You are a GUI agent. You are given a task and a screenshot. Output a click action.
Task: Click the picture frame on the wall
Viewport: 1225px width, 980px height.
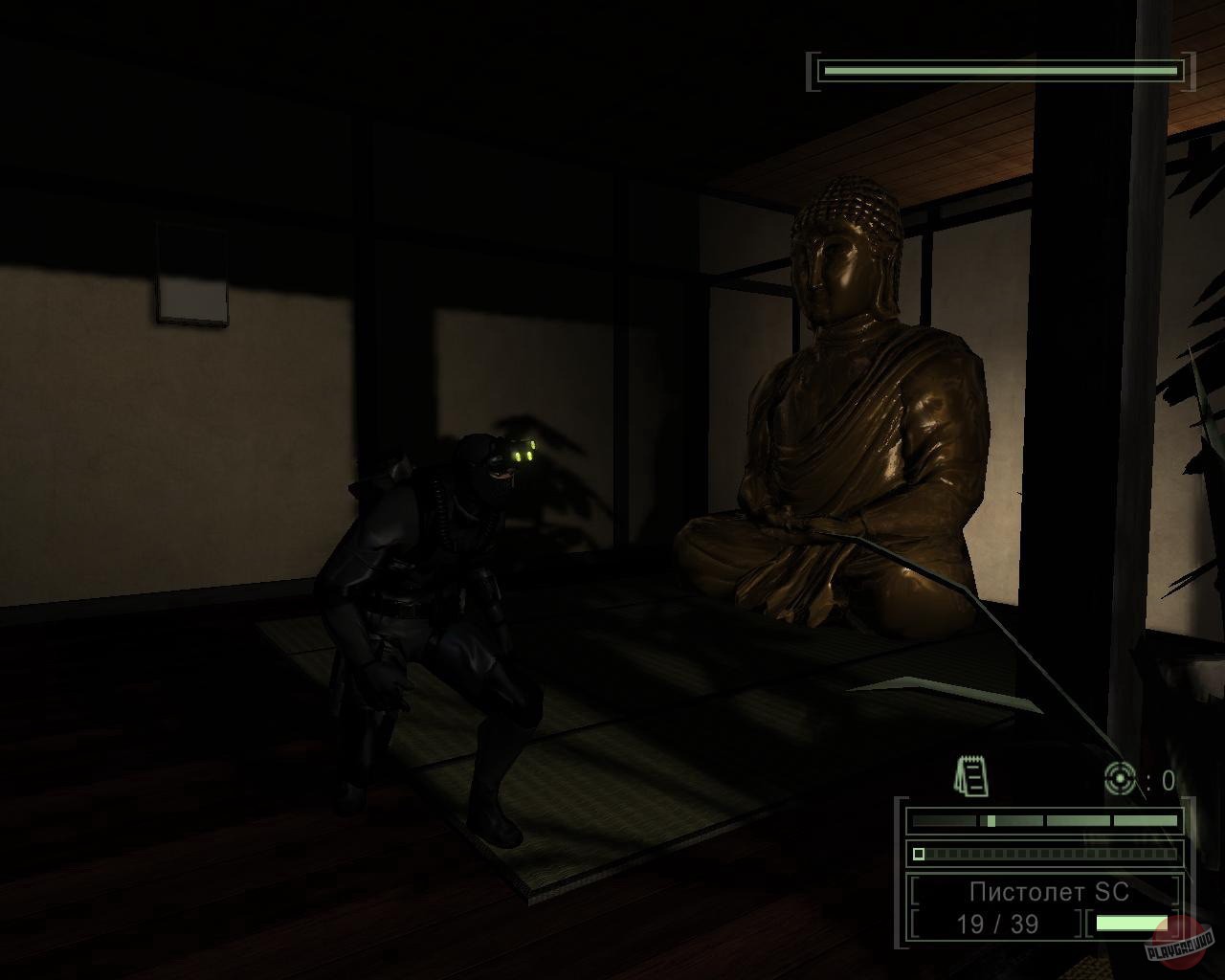(x=191, y=273)
